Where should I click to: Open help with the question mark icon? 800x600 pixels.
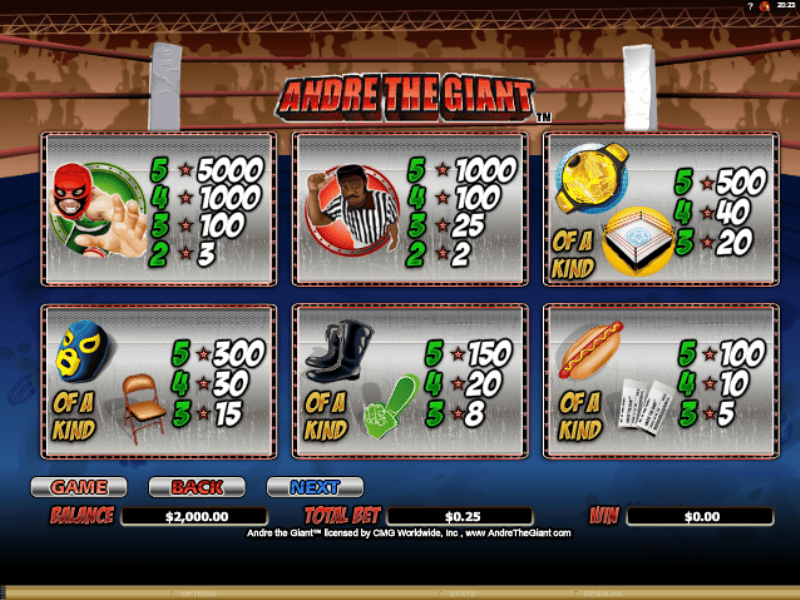pos(749,7)
